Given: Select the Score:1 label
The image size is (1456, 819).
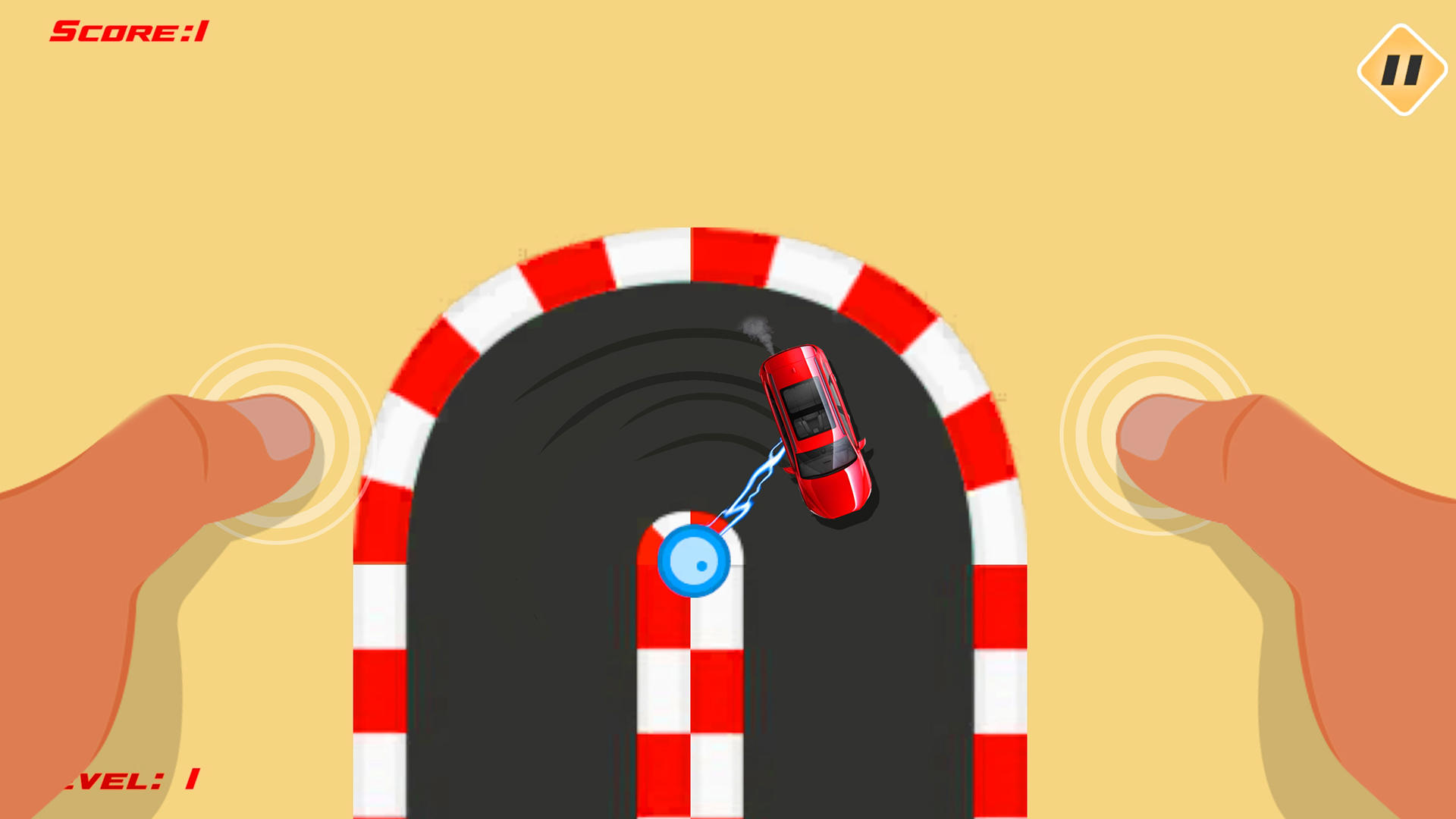Looking at the screenshot, I should (129, 30).
